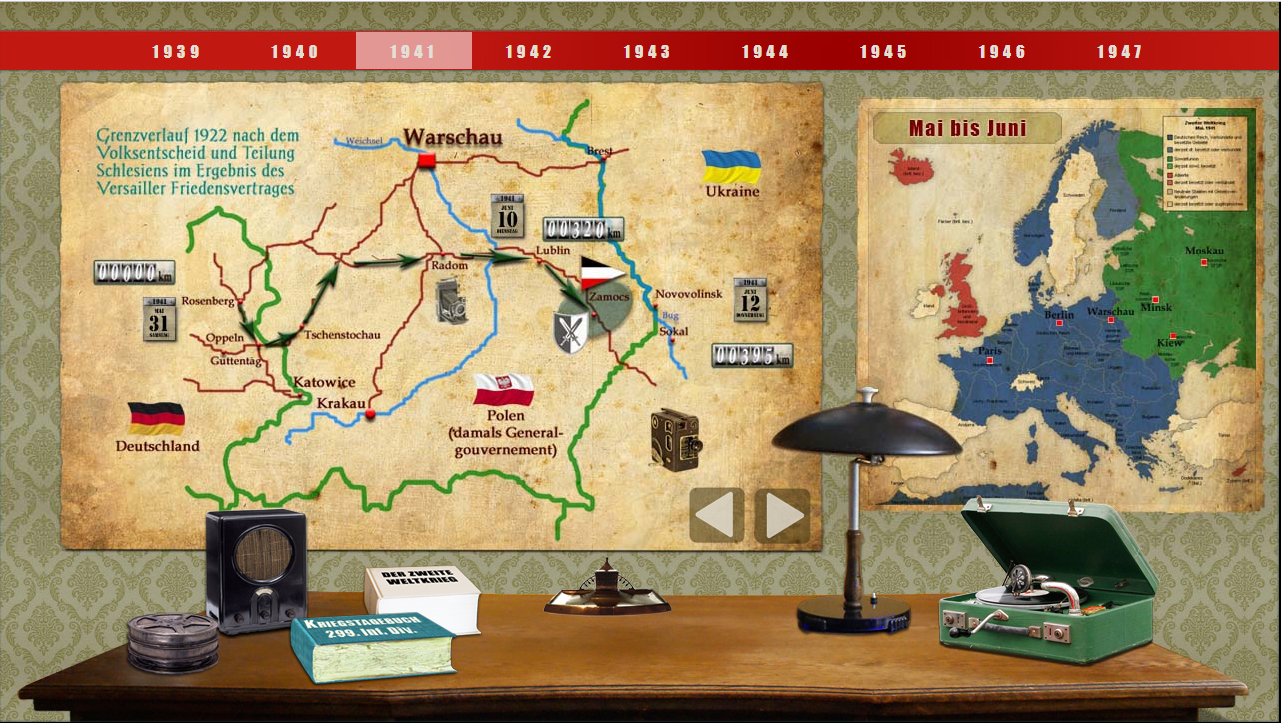Screen dimensions: 1281x723
Task: Play the film camera icon on the map
Action: (x=676, y=439)
